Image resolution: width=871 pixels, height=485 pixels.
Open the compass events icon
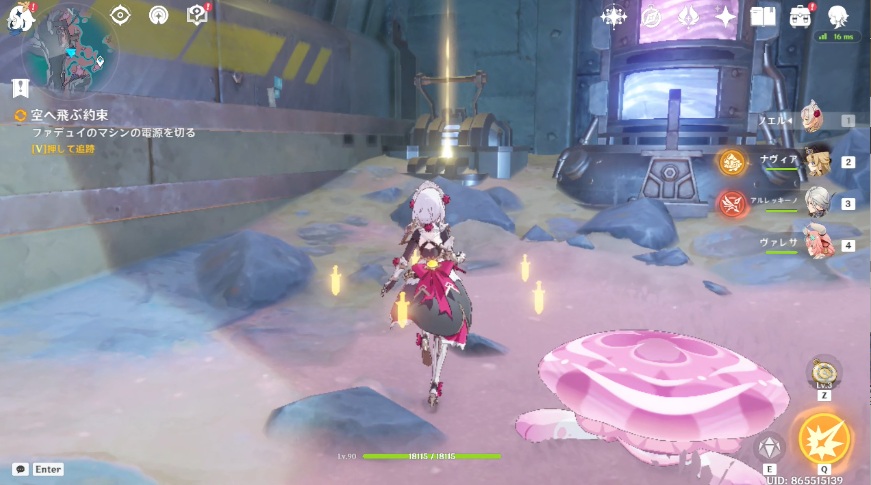click(x=650, y=16)
